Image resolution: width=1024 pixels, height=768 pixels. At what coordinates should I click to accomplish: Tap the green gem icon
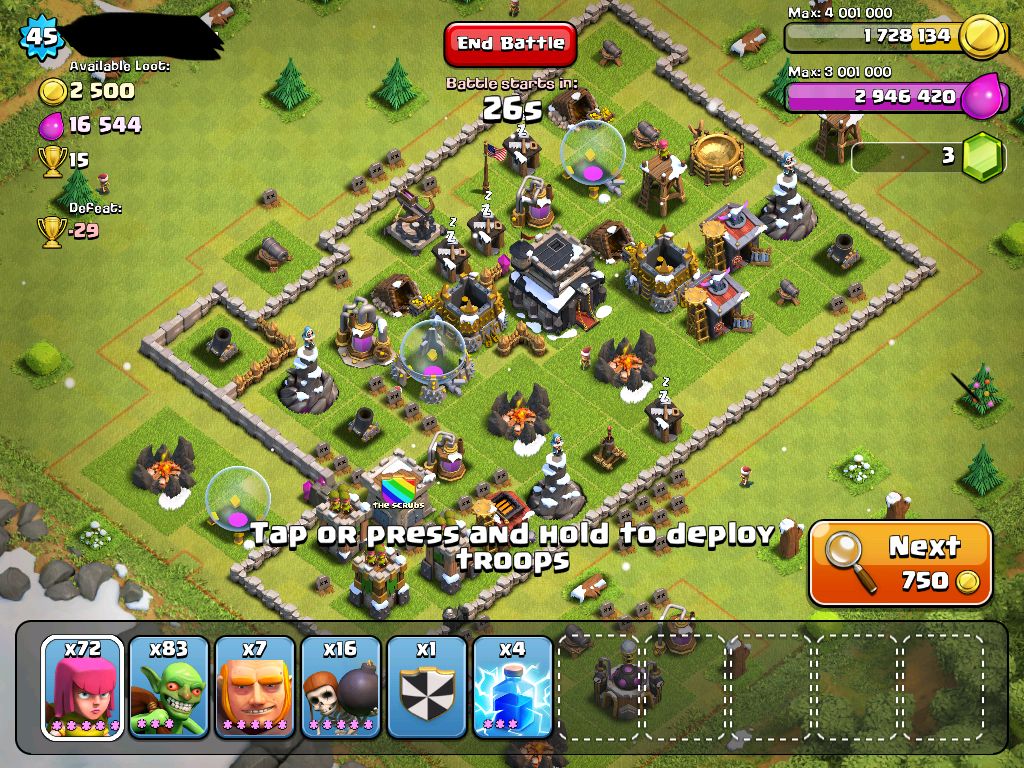pyautogui.click(x=982, y=158)
